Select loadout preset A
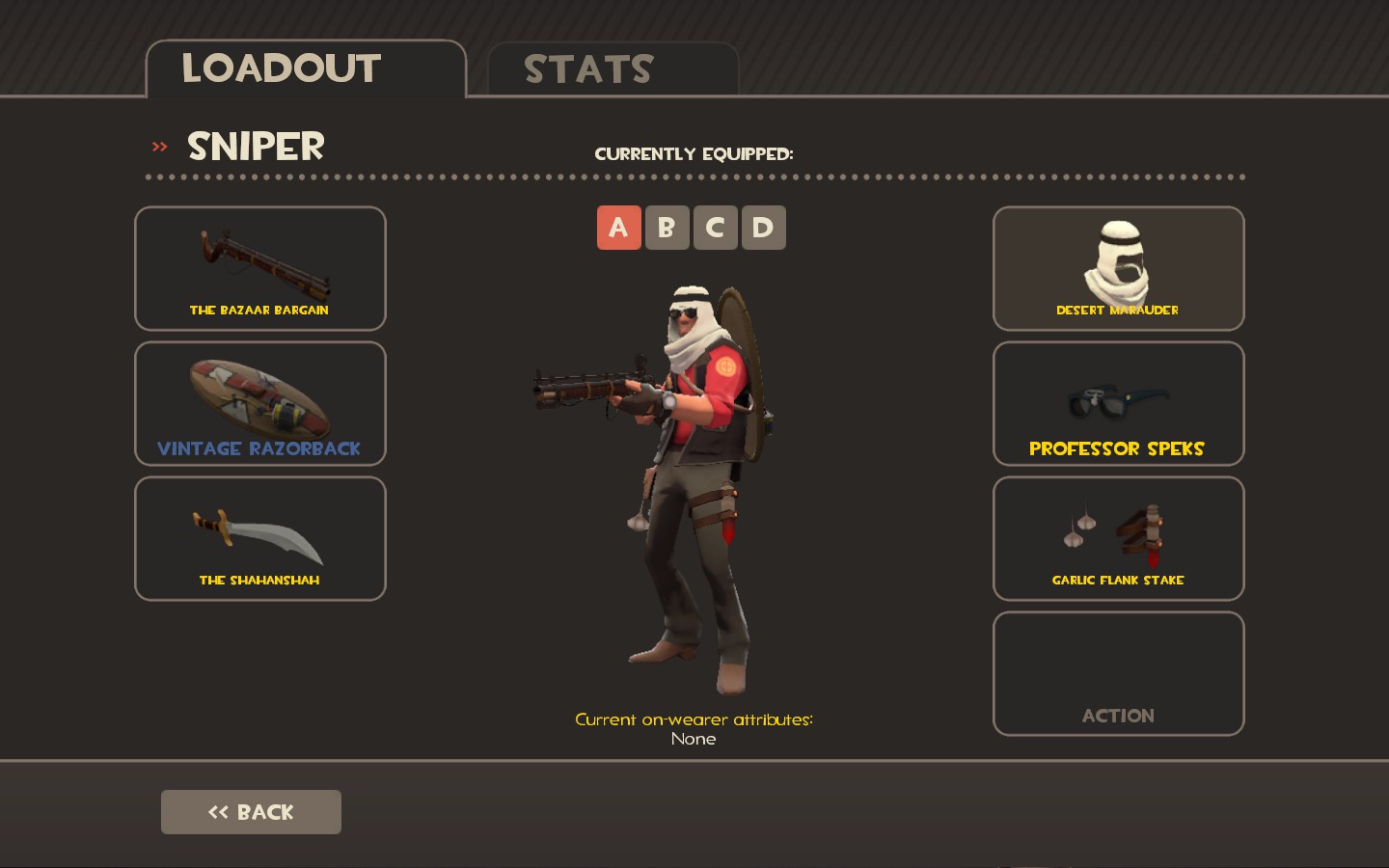Viewport: 1389px width, 868px height. pyautogui.click(x=618, y=228)
